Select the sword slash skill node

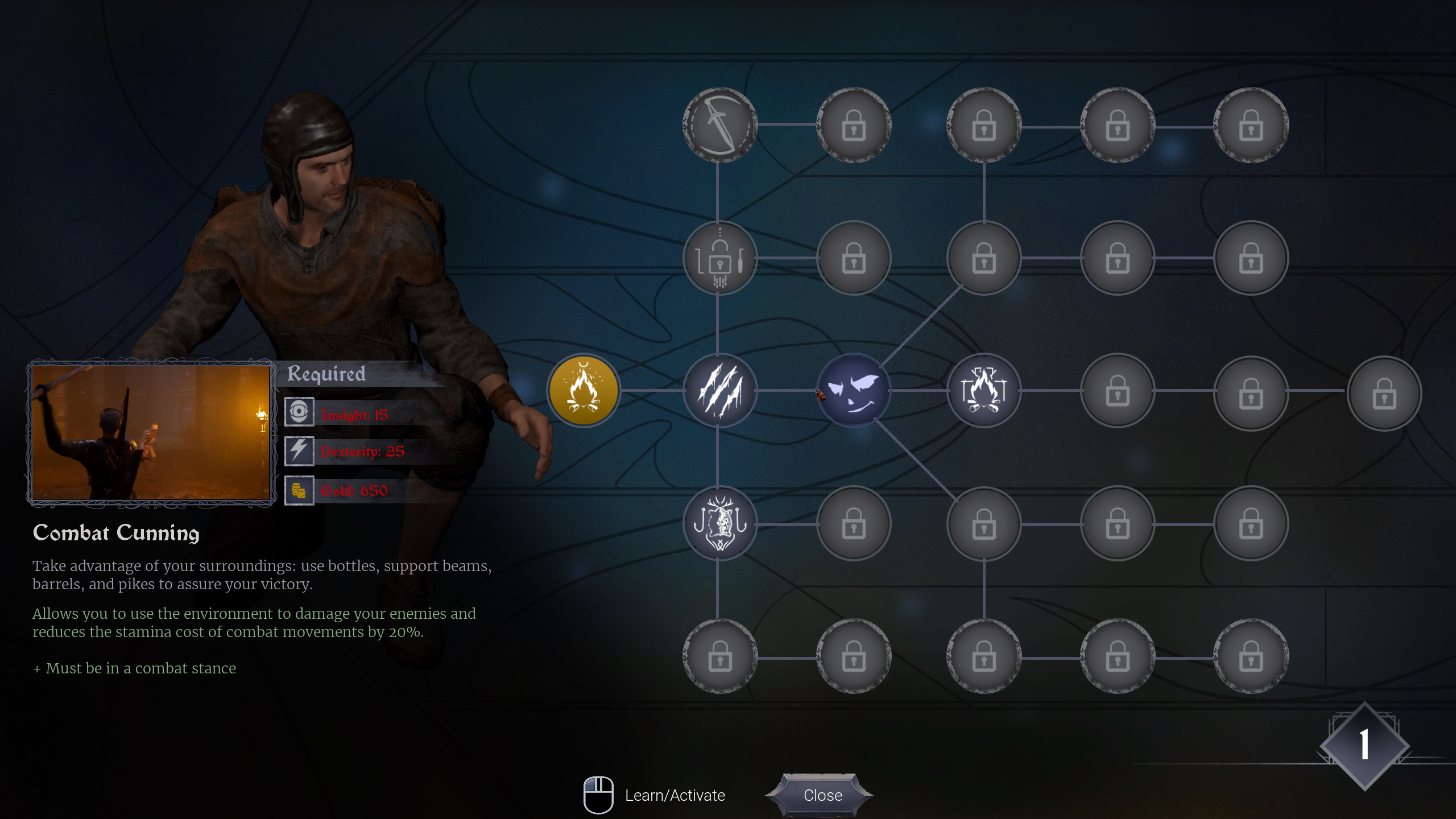719,125
